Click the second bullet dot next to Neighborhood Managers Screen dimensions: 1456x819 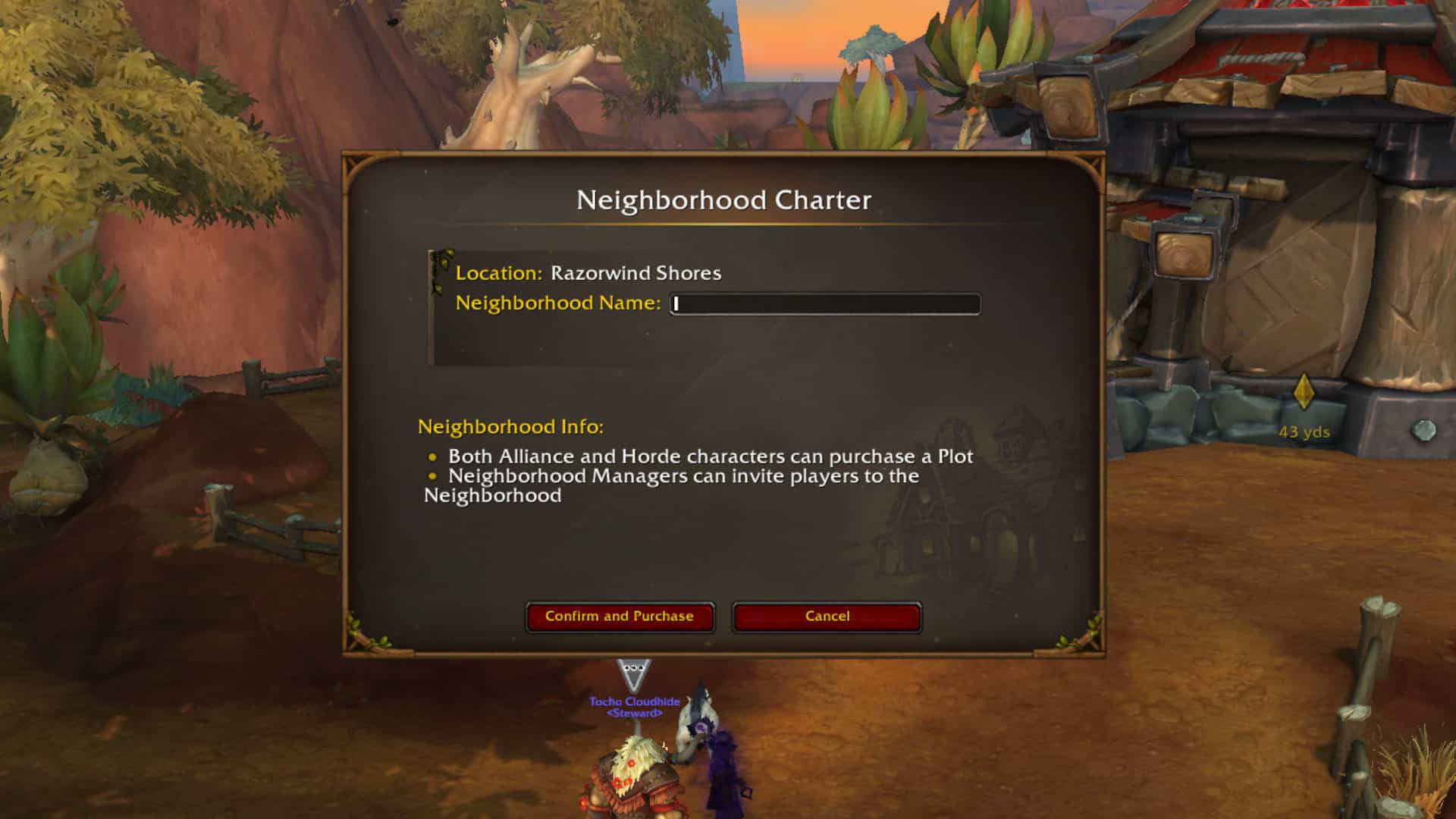pyautogui.click(x=433, y=476)
